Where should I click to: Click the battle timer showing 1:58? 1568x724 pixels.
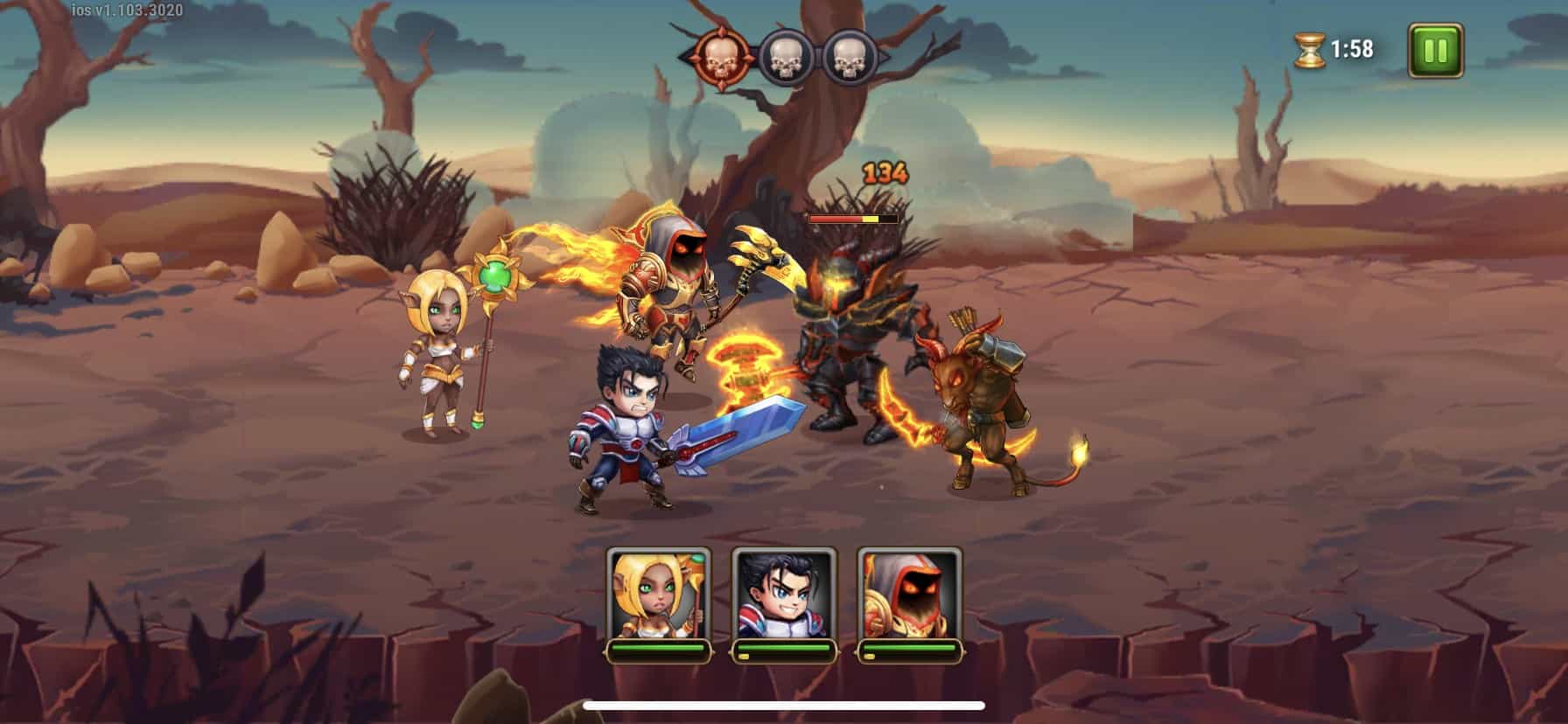coord(1350,50)
